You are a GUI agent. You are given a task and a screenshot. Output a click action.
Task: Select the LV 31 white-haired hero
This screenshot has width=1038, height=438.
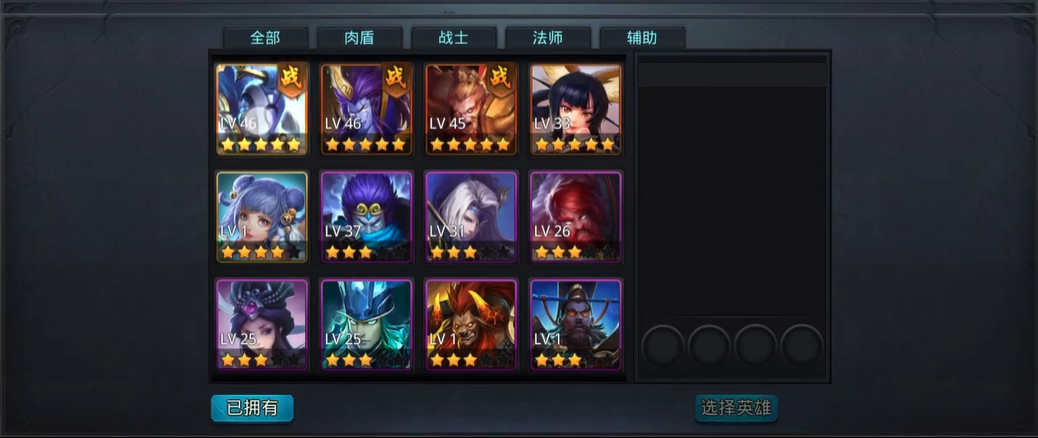(471, 216)
